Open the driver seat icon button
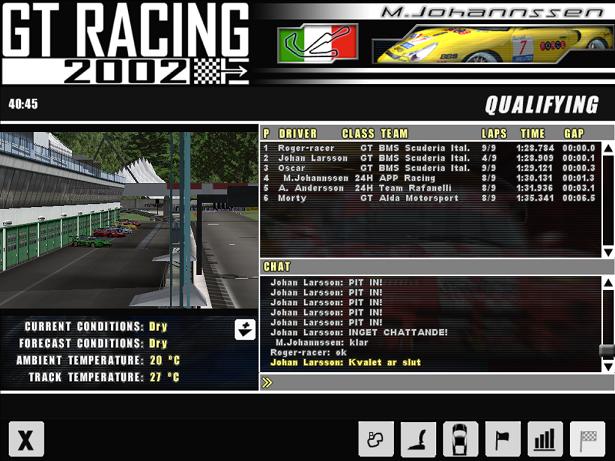This screenshot has height=461, width=615. [418, 439]
